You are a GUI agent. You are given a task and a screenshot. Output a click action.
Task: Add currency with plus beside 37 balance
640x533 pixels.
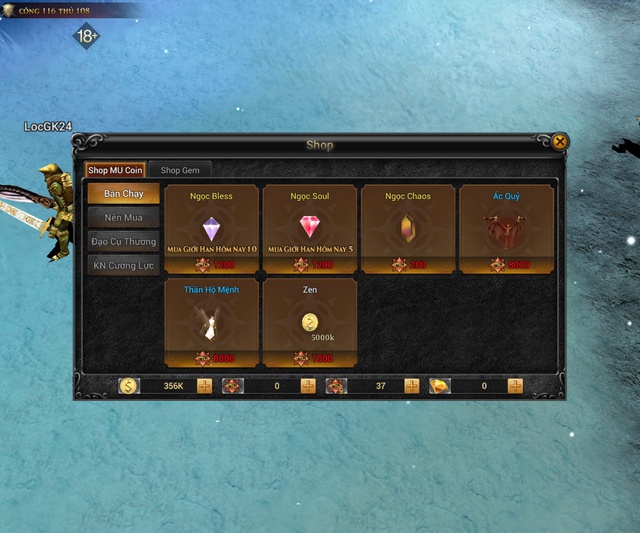click(x=412, y=386)
